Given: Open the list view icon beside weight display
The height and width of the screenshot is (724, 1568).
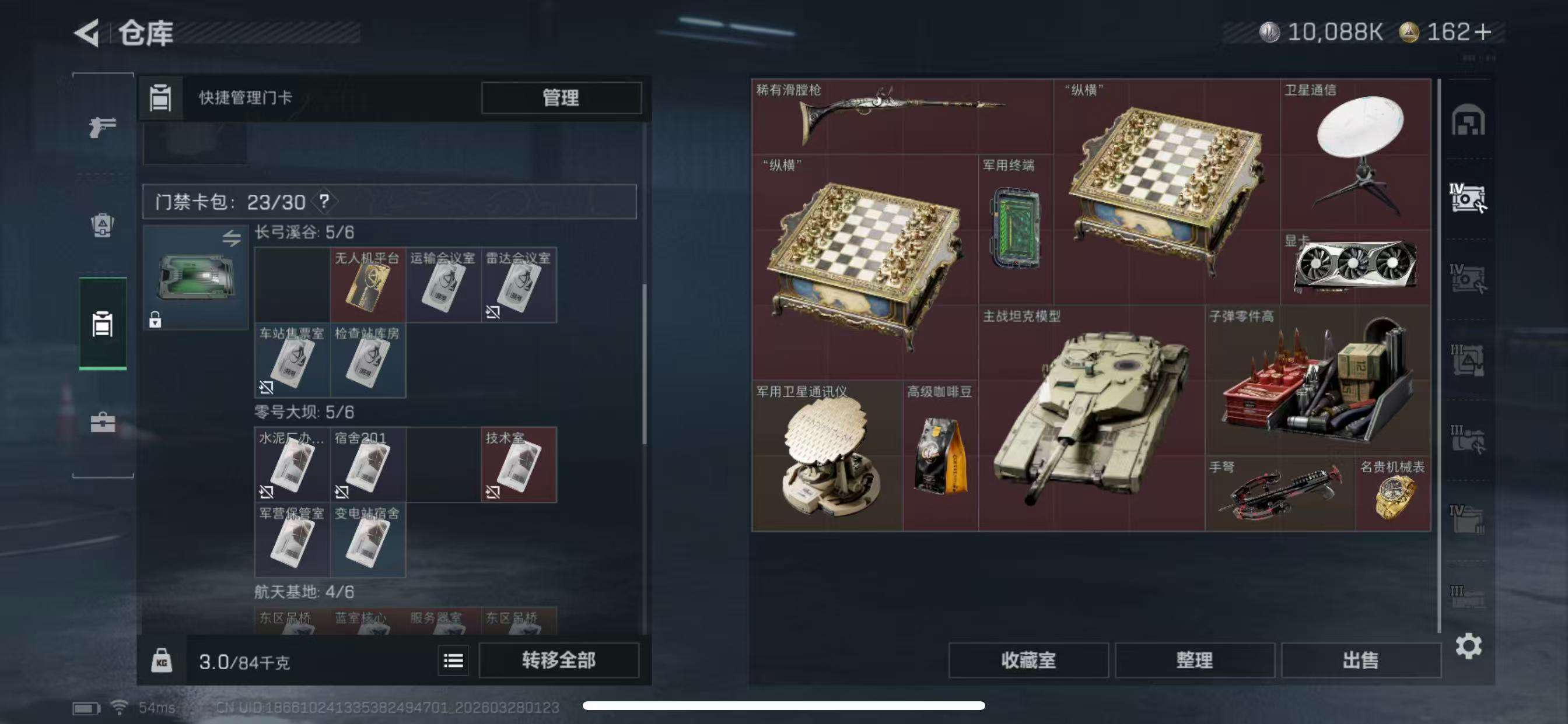Looking at the screenshot, I should (x=453, y=660).
